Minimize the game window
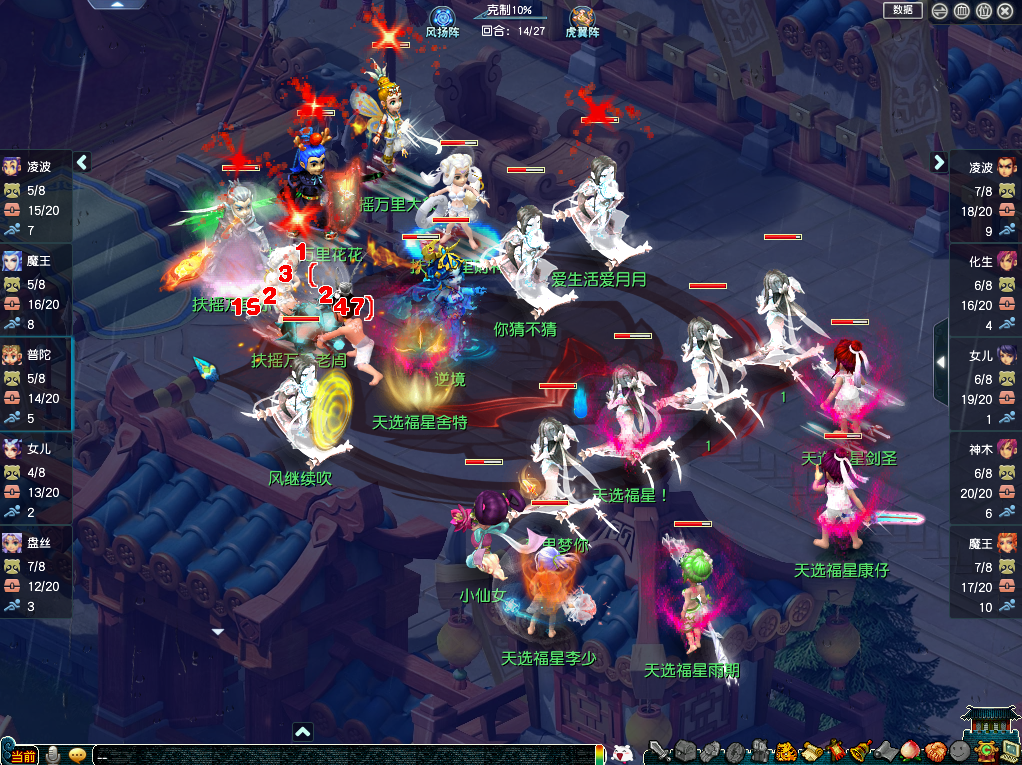The height and width of the screenshot is (765, 1022). coord(939,11)
